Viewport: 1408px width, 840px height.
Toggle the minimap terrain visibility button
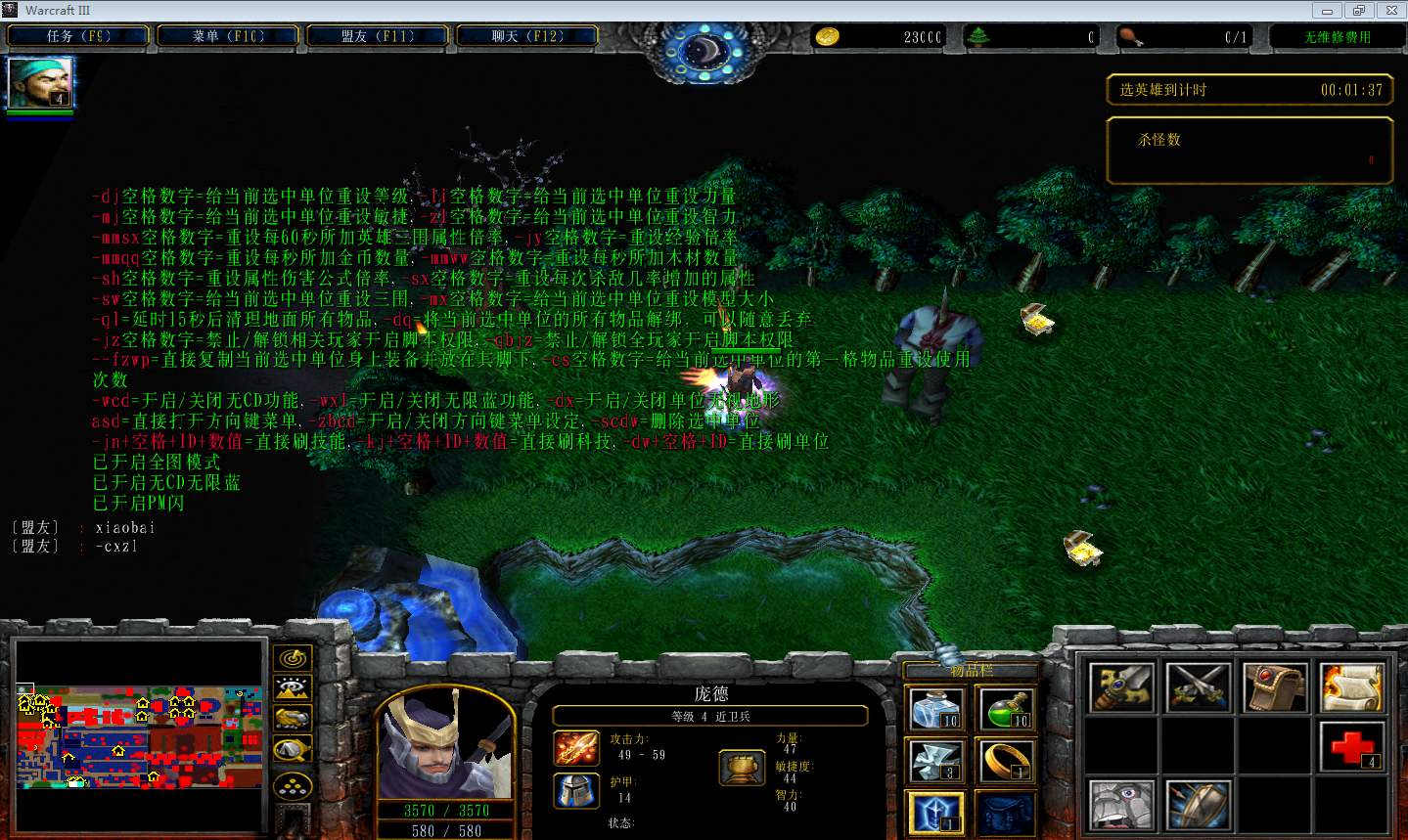293,688
